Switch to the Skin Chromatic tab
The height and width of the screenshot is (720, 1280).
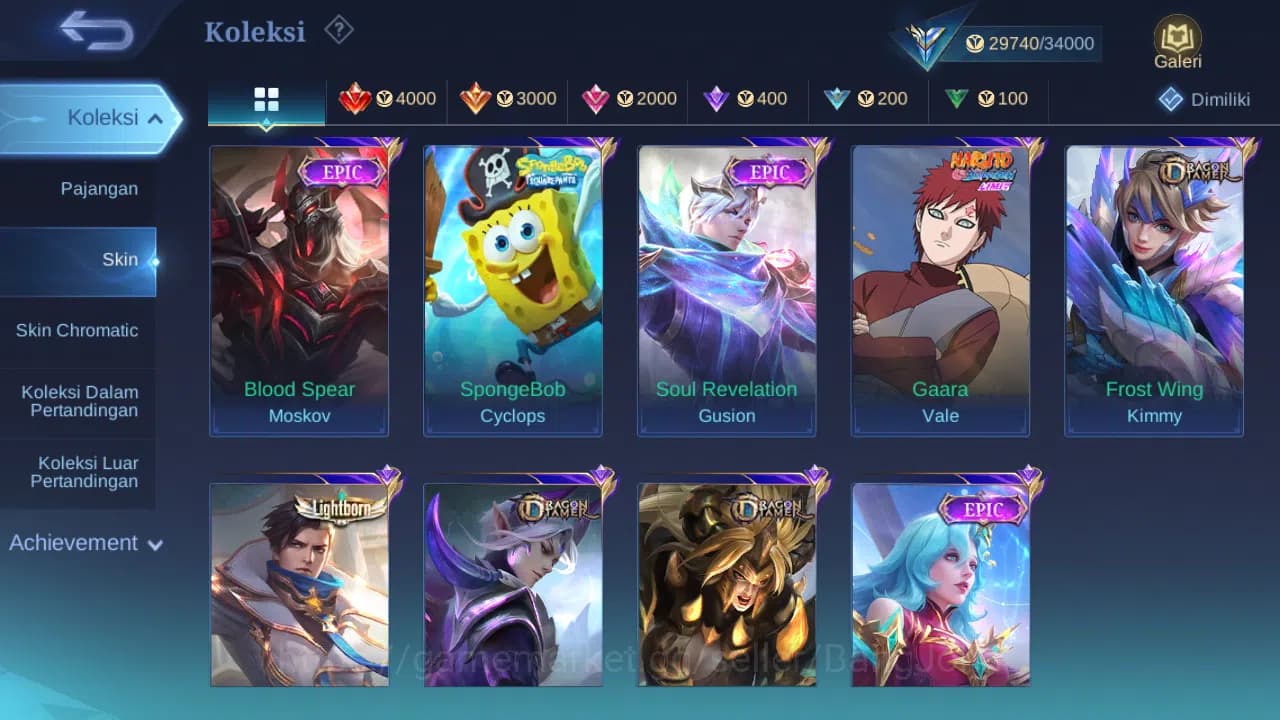(x=79, y=330)
